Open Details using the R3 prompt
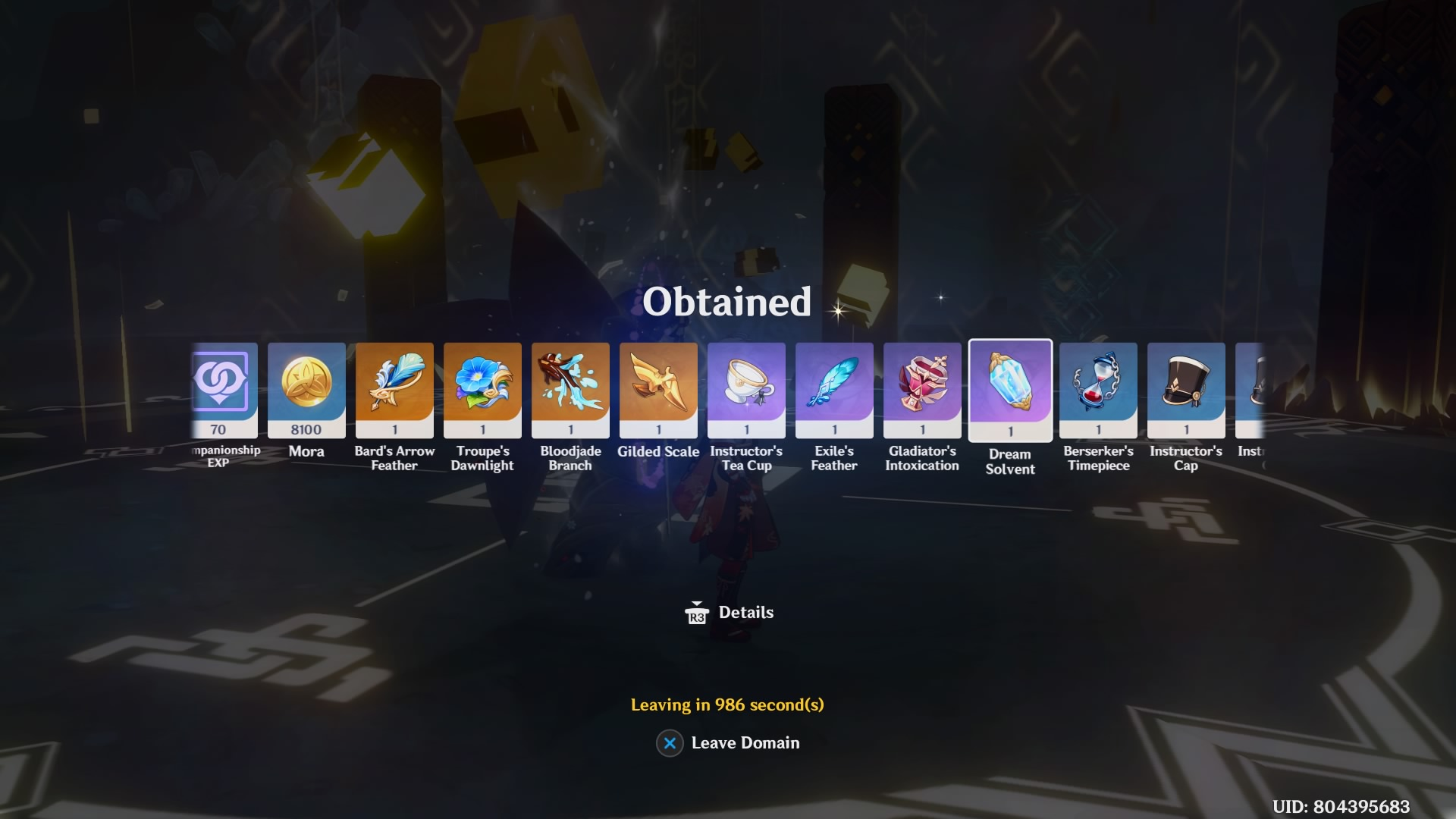1456x819 pixels. tap(728, 612)
